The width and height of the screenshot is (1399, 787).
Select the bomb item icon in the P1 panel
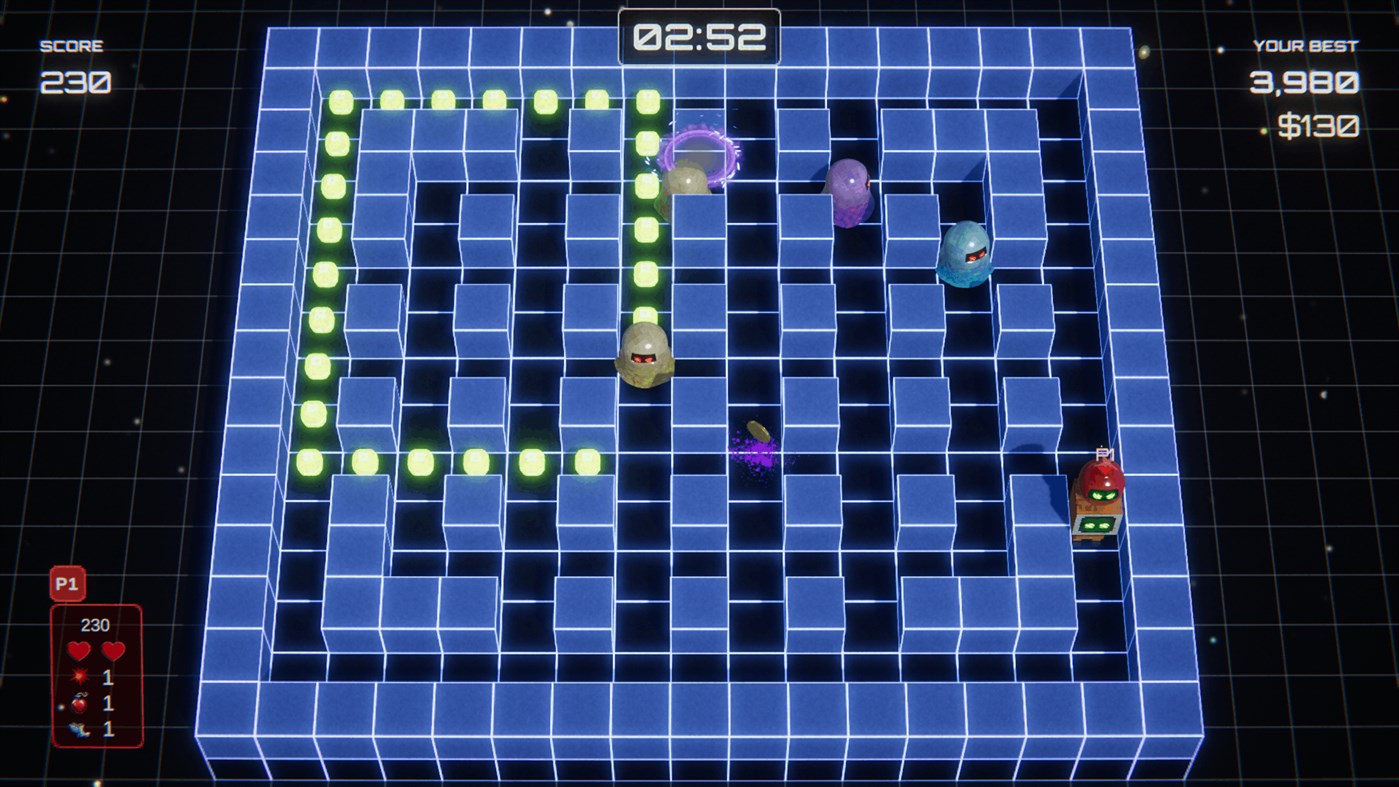click(x=78, y=702)
